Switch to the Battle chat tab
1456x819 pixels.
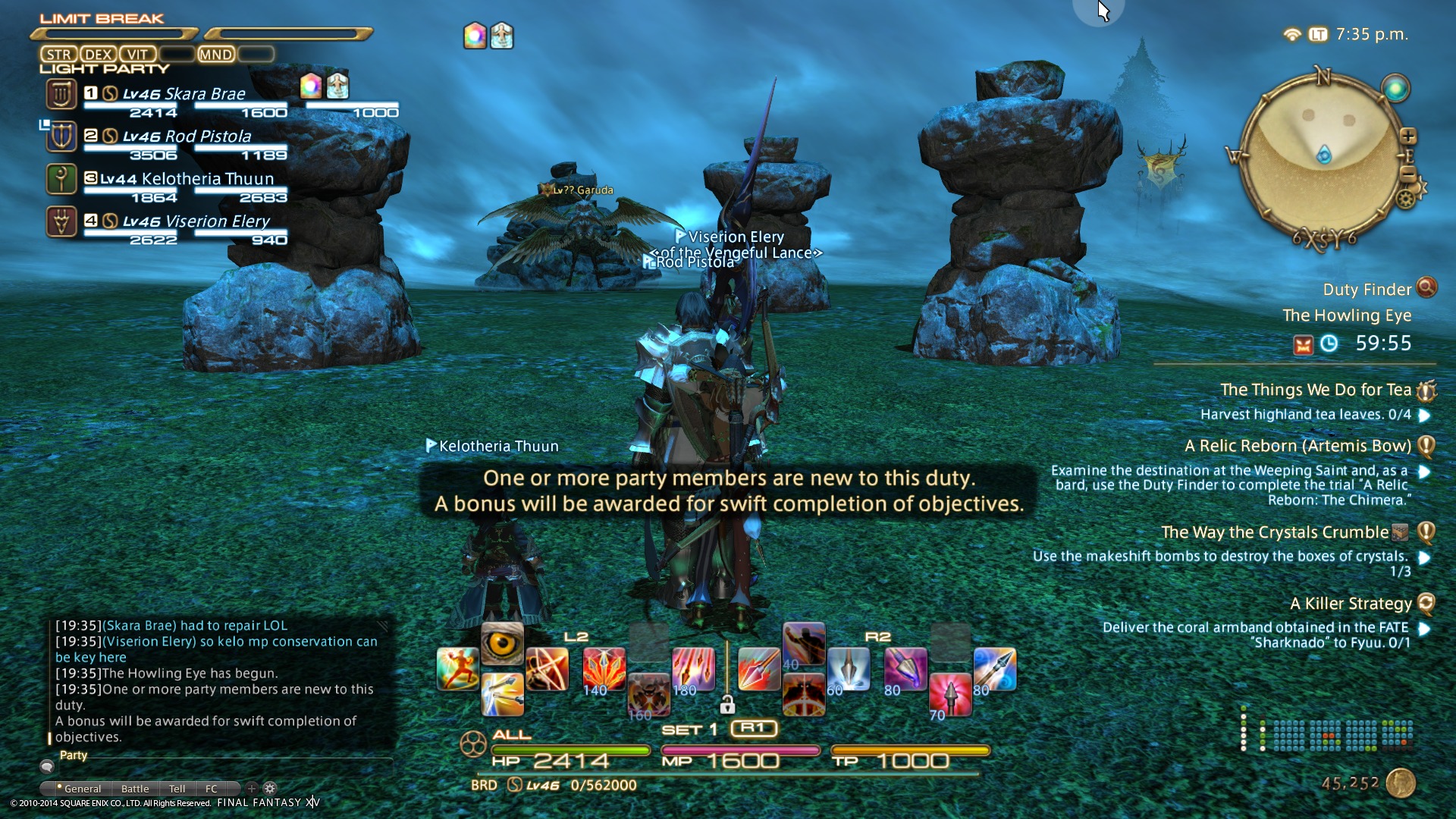coord(135,789)
